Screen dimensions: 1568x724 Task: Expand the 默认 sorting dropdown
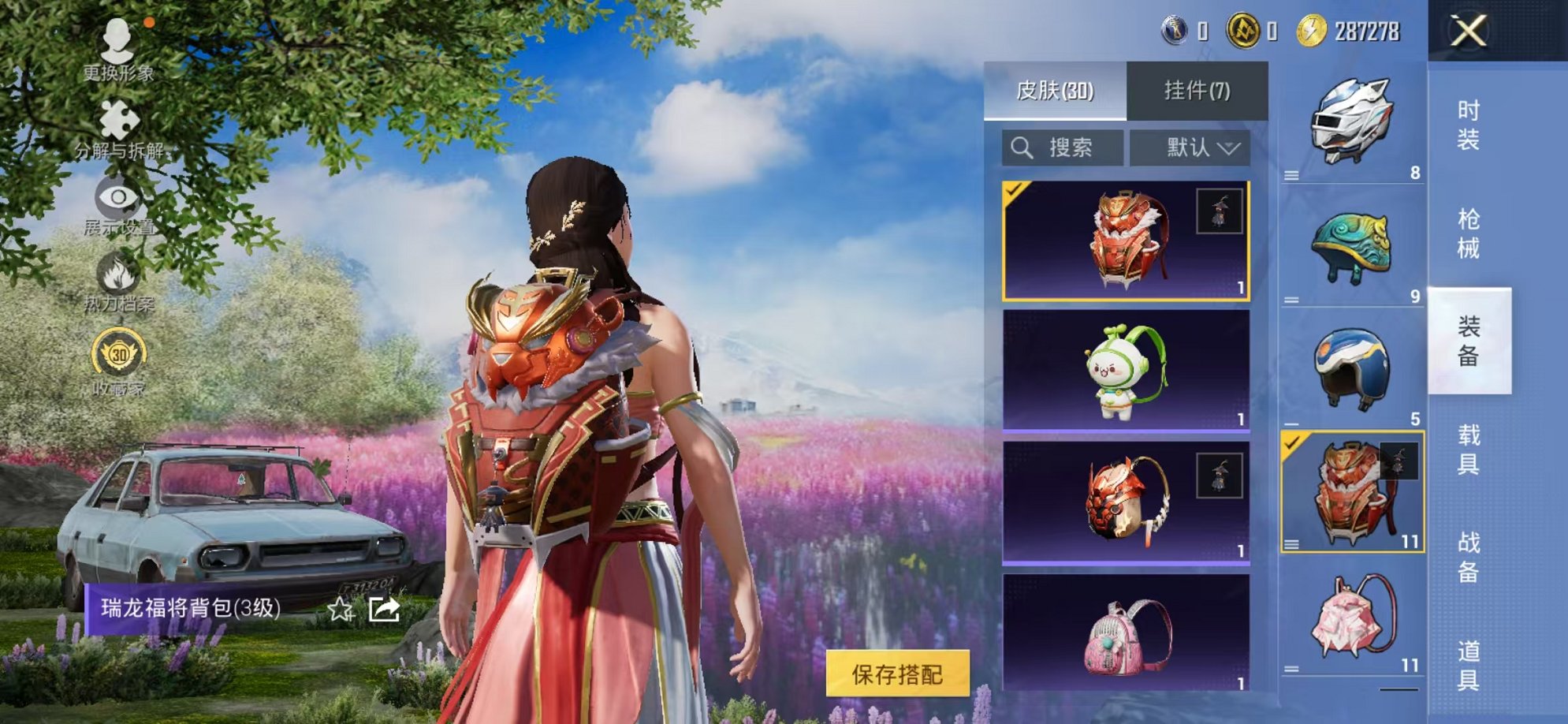[x=1192, y=146]
